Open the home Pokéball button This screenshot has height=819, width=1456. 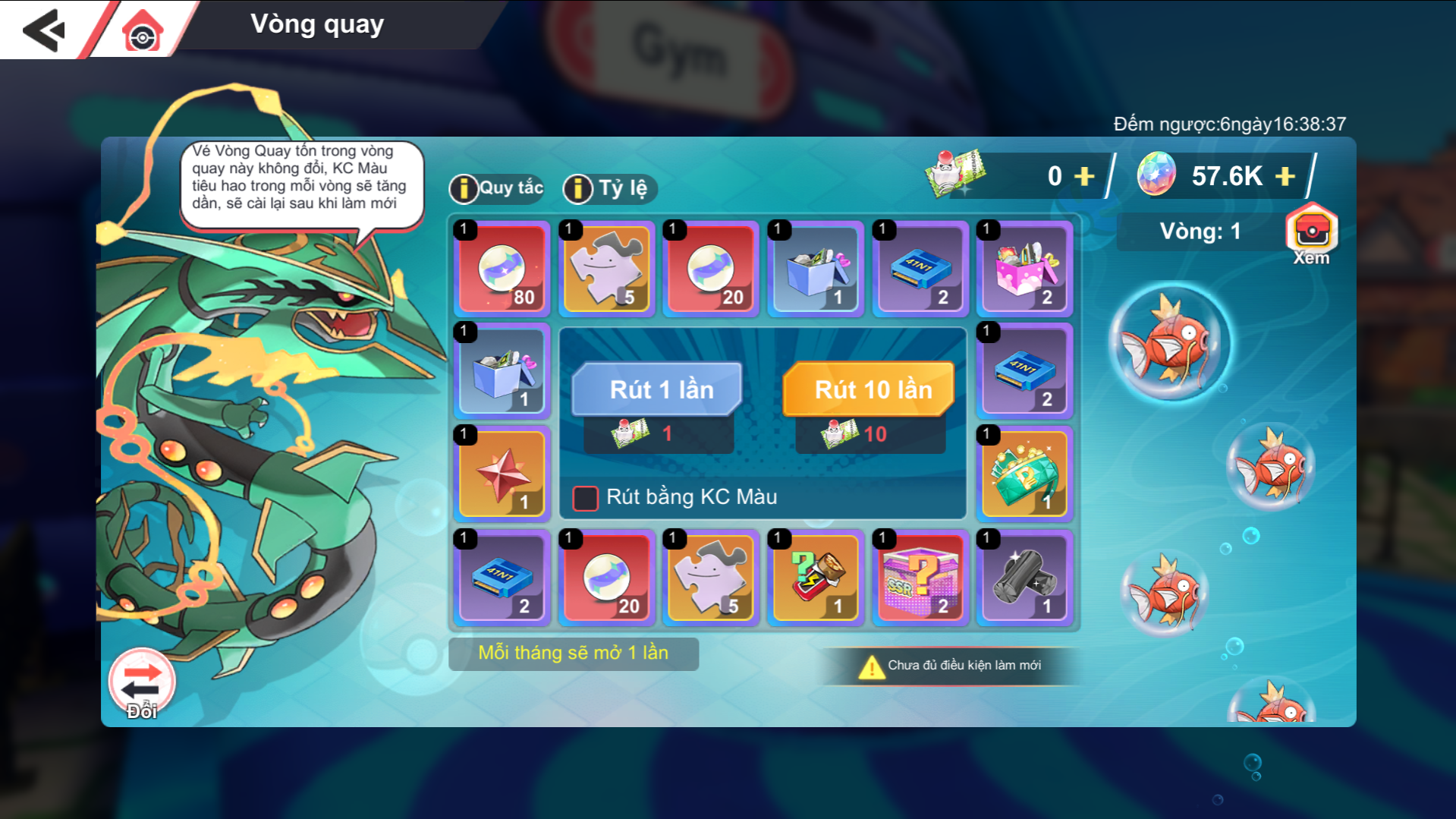click(142, 32)
